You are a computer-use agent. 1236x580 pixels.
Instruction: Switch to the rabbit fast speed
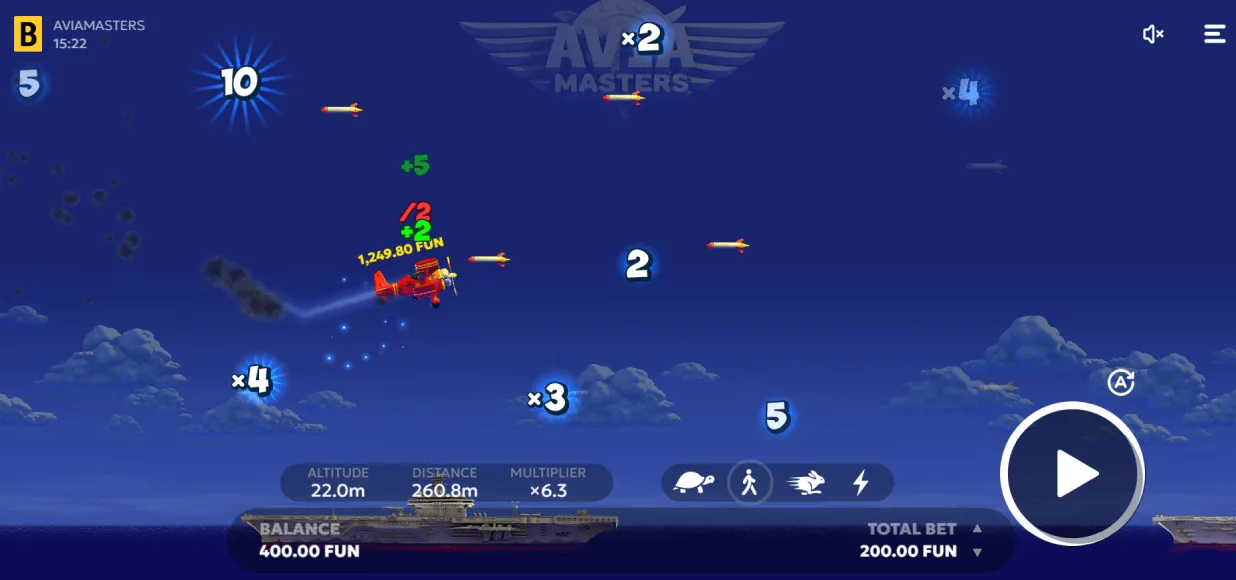point(806,483)
